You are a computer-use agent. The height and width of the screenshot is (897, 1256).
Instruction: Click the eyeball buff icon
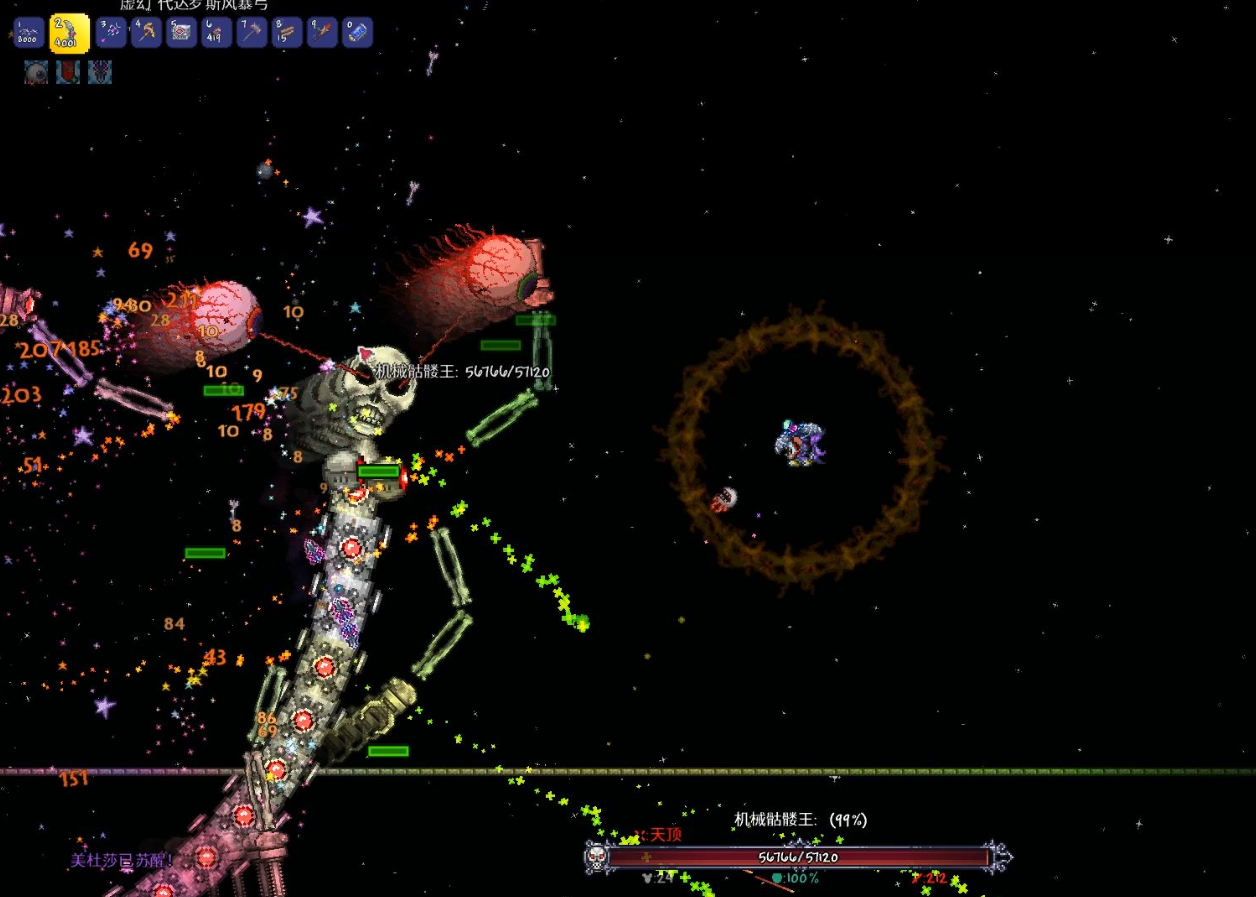coord(36,72)
